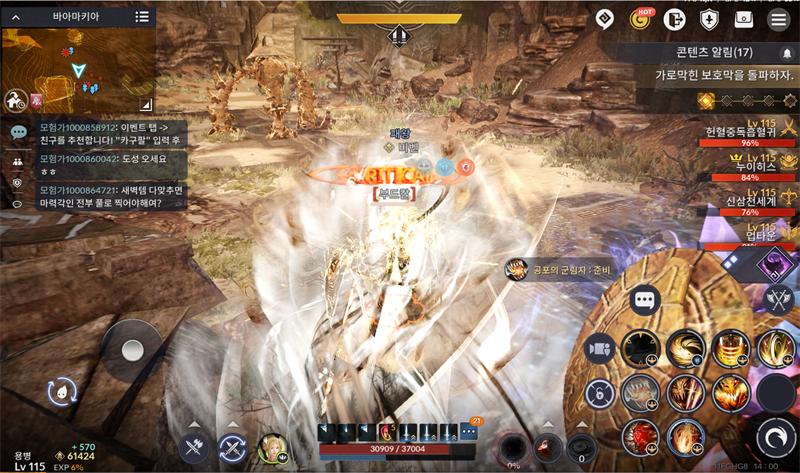Open the inventory bag icon
800x473 pixels.
743,19
